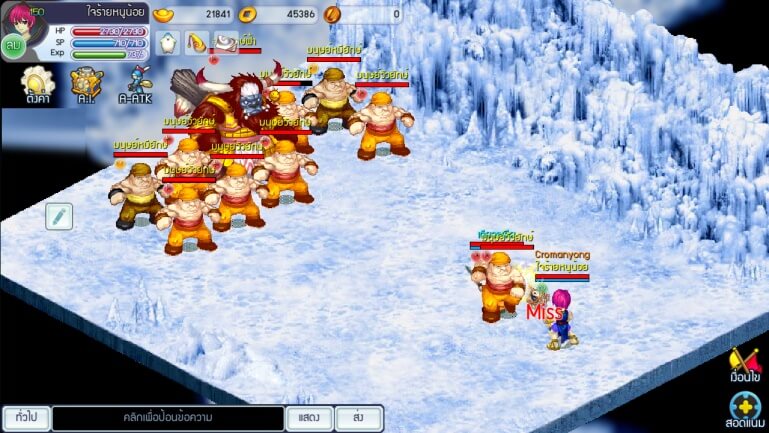Send the message with the ส่ง button
The height and width of the screenshot is (433, 769).
coord(358,416)
